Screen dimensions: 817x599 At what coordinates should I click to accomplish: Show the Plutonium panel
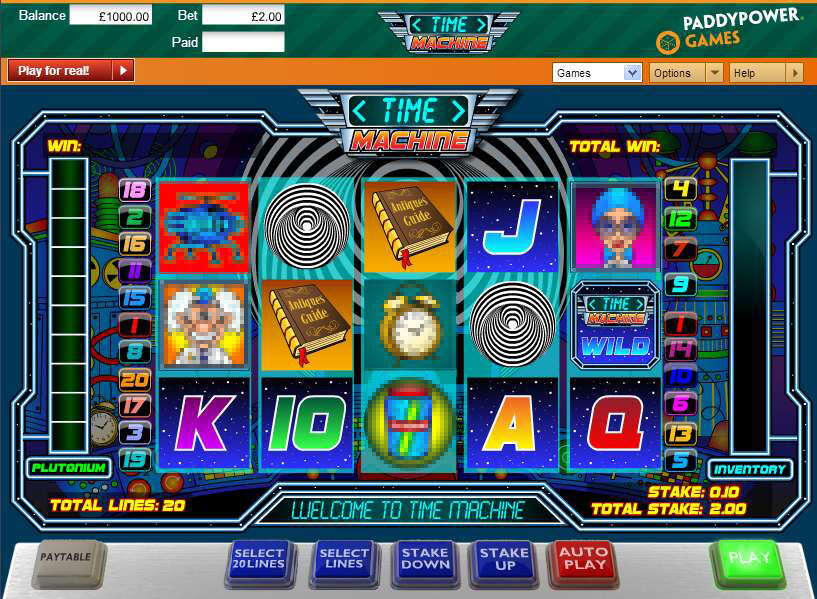(68, 467)
